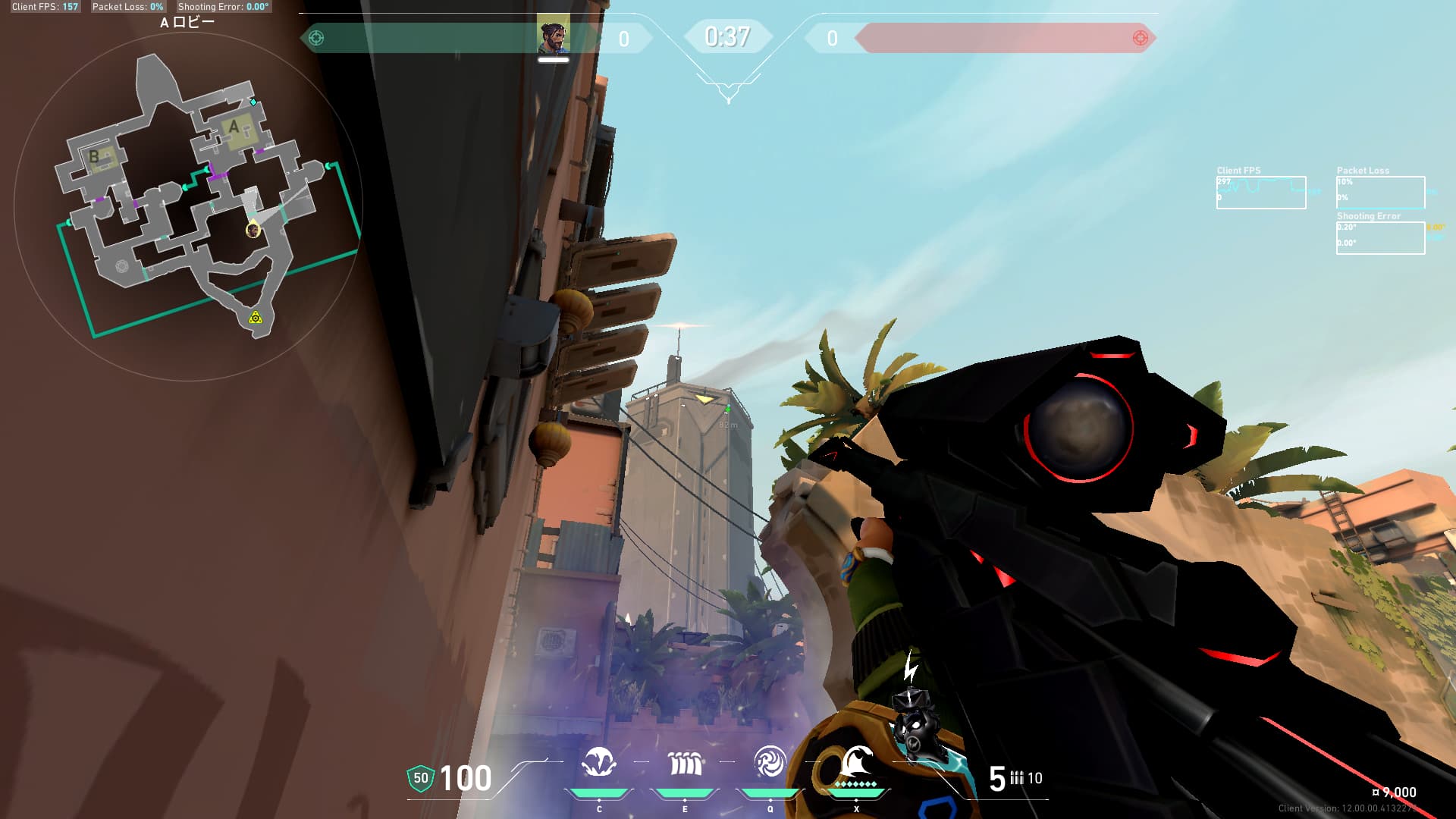Click the green attacker team emblem
This screenshot has width=1456, height=819.
point(316,38)
